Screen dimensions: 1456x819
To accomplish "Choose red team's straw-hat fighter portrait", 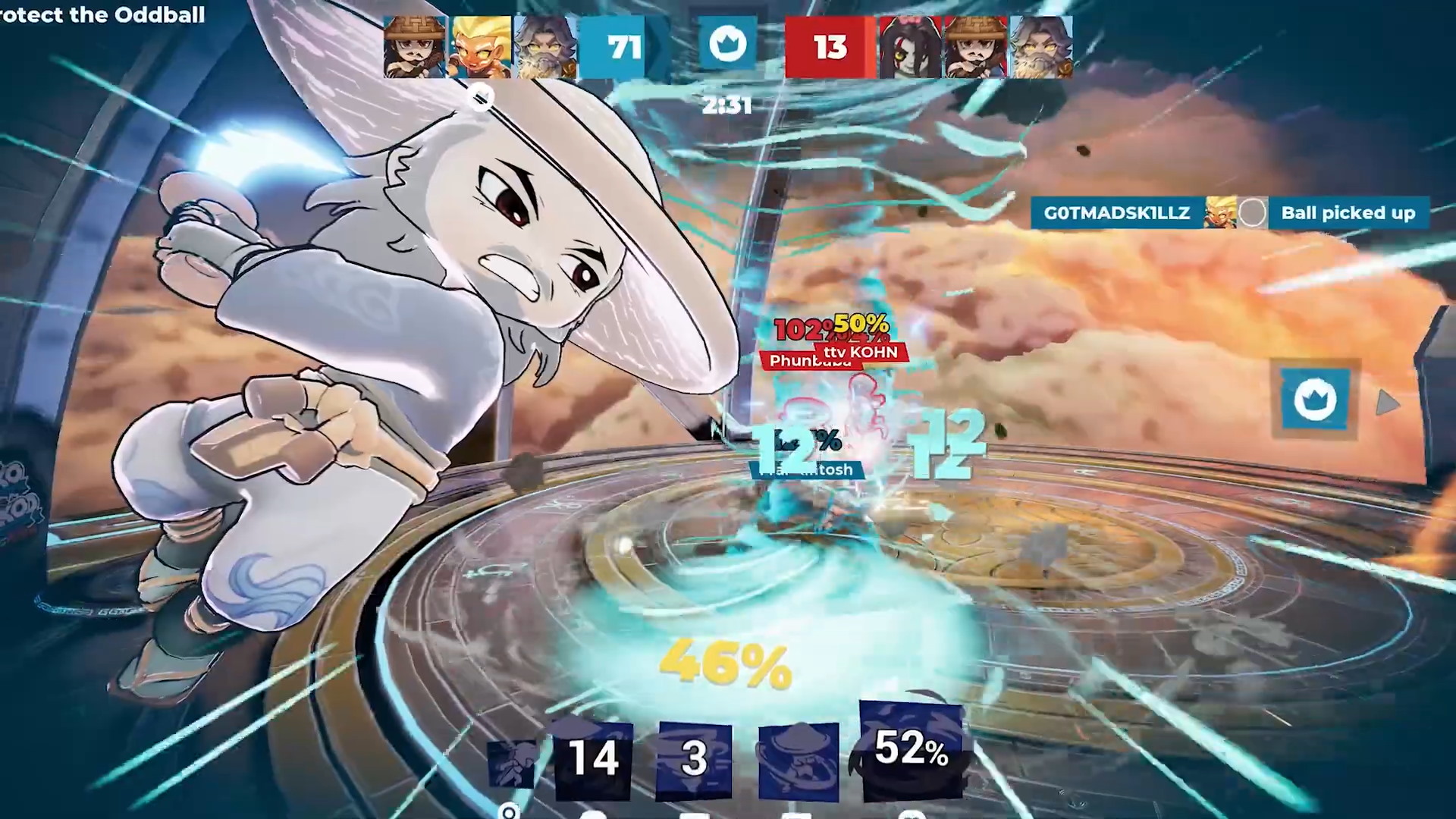I will 975,47.
